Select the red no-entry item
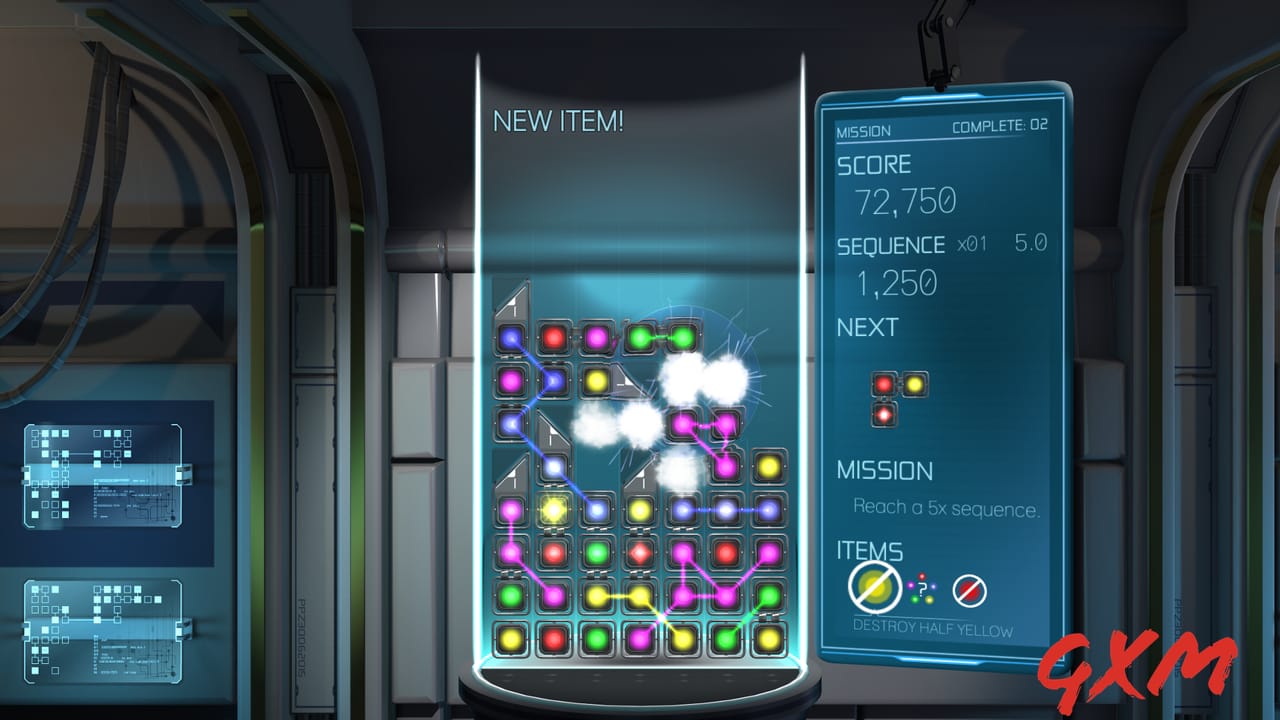This screenshot has height=720, width=1280. pos(968,591)
